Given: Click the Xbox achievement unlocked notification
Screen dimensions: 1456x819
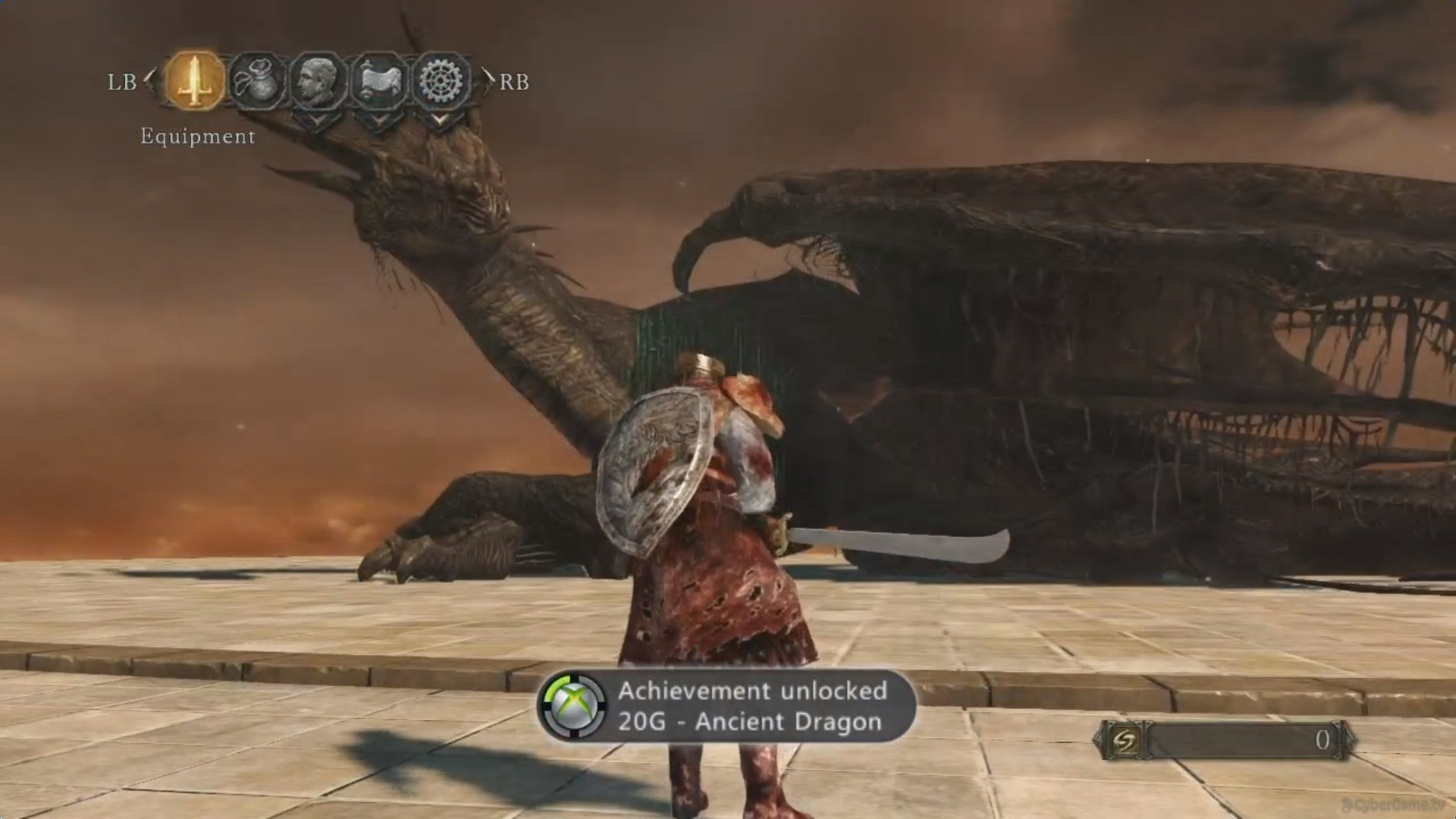Looking at the screenshot, I should click(726, 706).
